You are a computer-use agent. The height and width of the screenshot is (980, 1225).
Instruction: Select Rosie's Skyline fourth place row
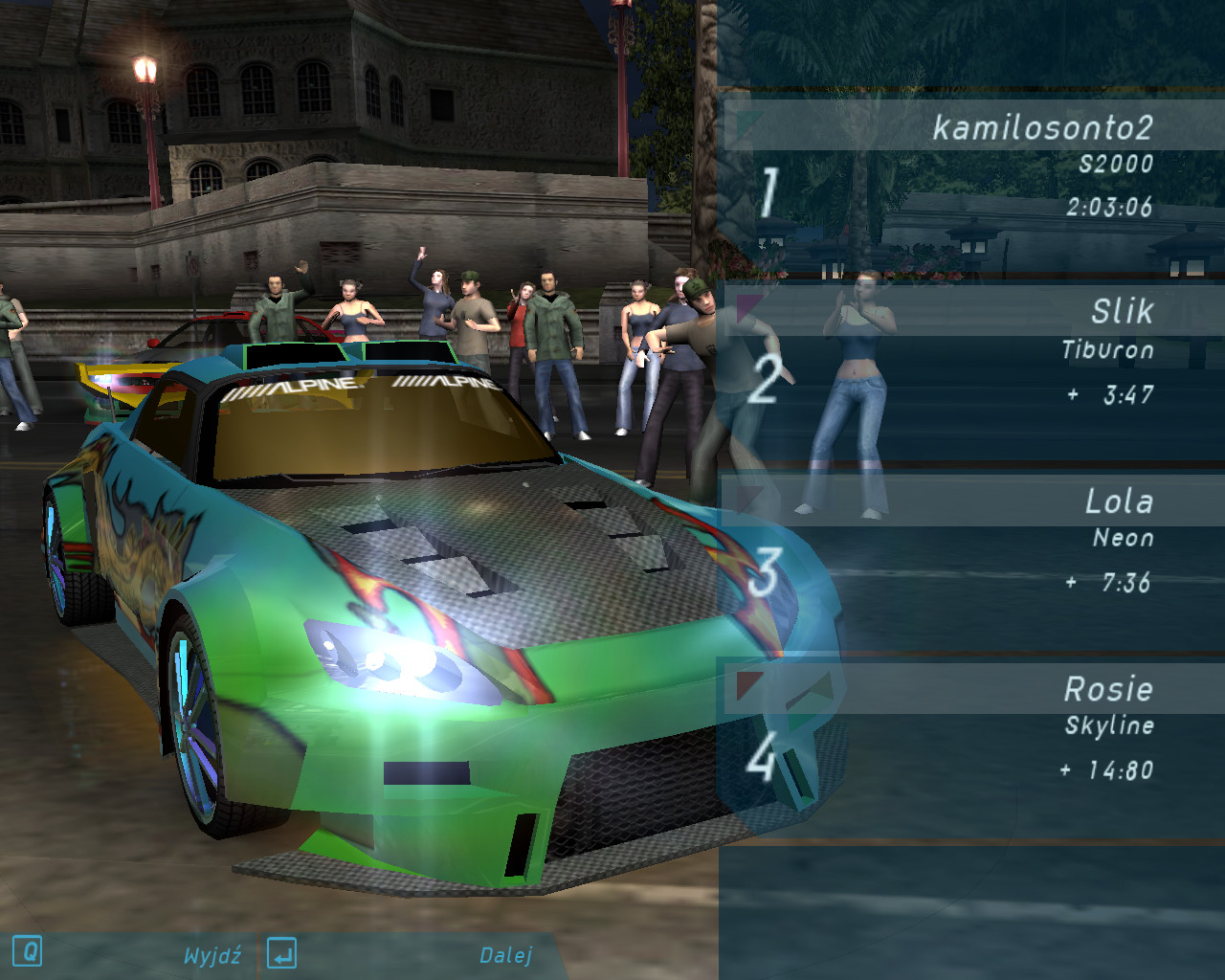click(971, 729)
